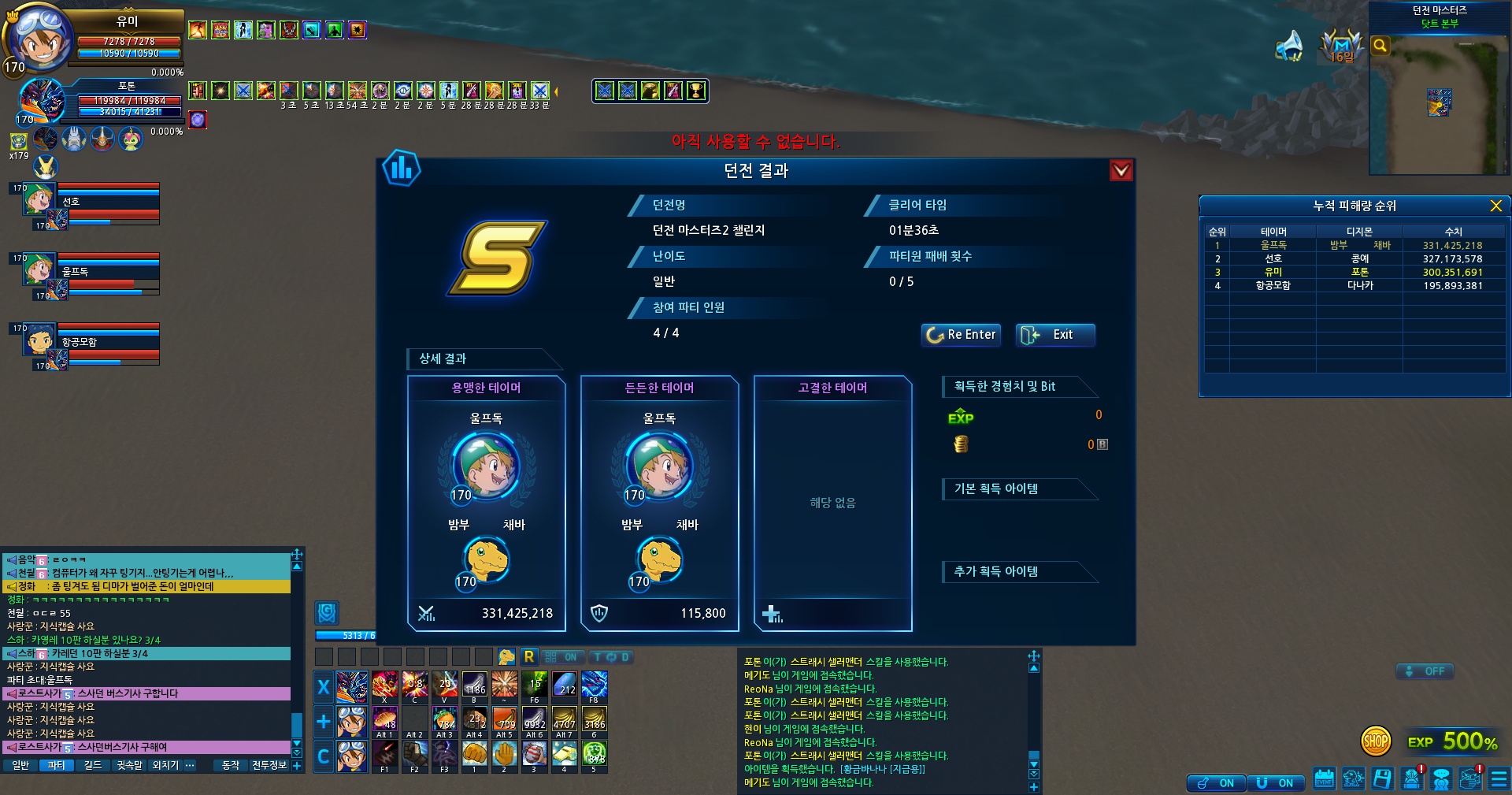Screen dimensions: 1512x795
Task: Activate the fist skill in slot 1
Action: pyautogui.click(x=474, y=755)
